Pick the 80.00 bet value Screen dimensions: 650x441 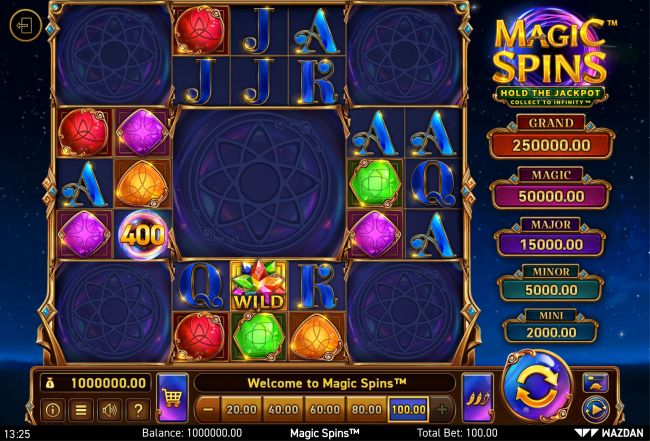(x=366, y=409)
